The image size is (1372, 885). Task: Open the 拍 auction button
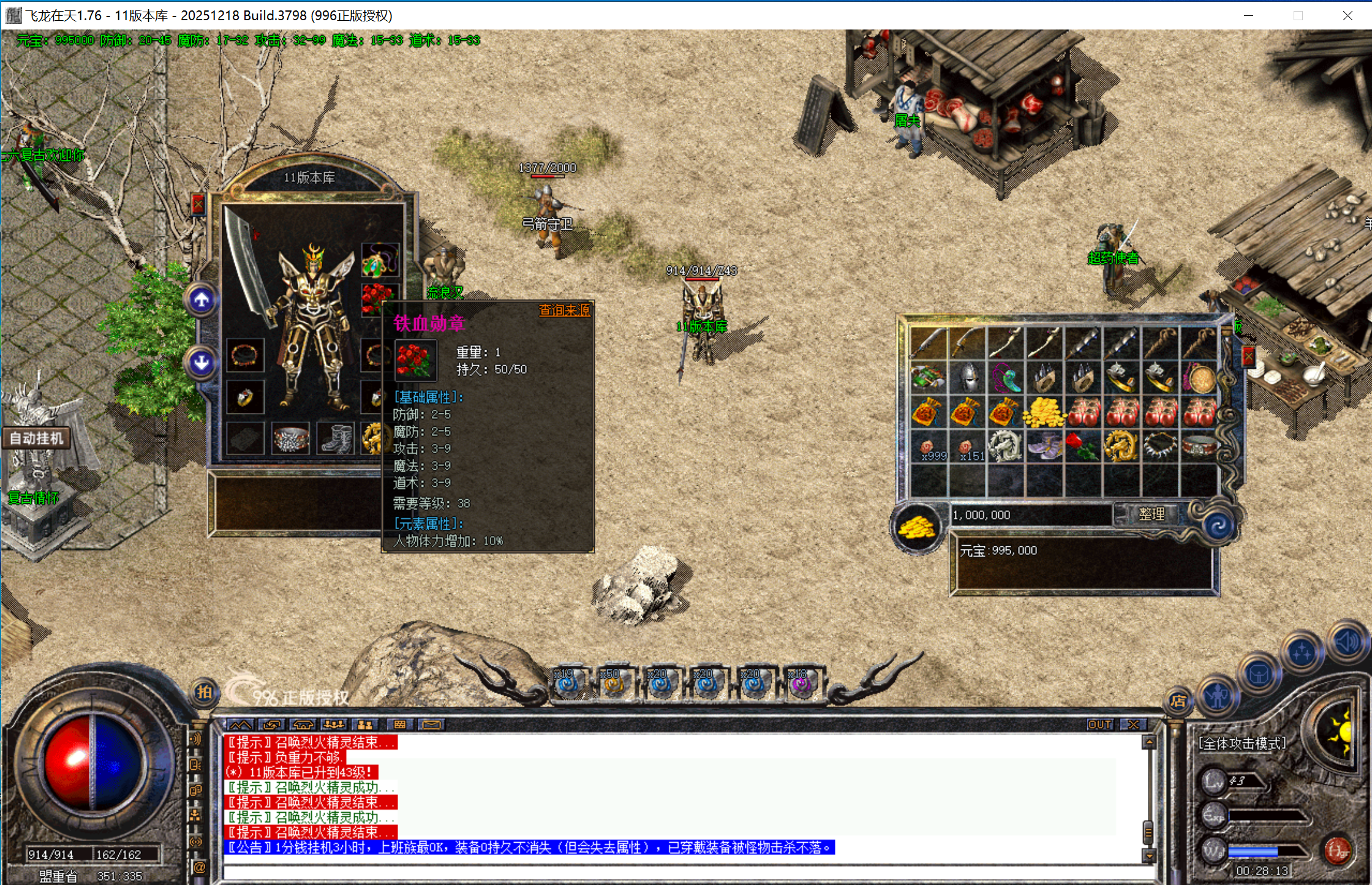pyautogui.click(x=204, y=692)
